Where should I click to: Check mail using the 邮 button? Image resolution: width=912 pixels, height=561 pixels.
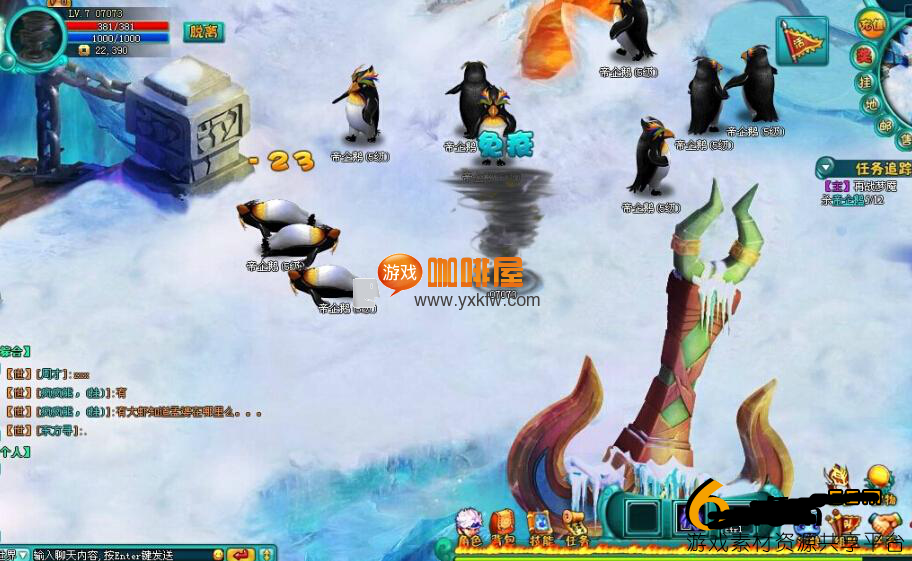pos(885,126)
